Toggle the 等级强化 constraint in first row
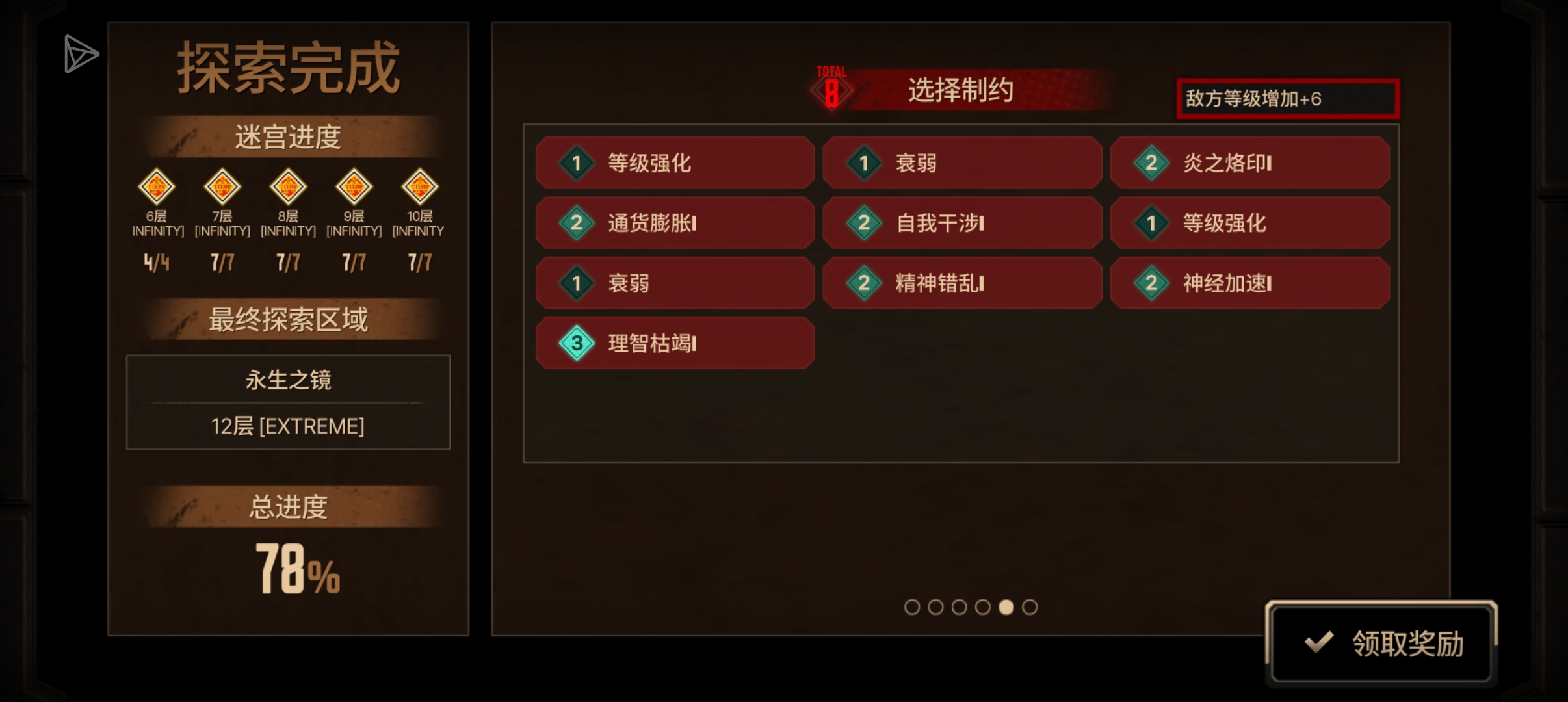1568x702 pixels. [674, 163]
